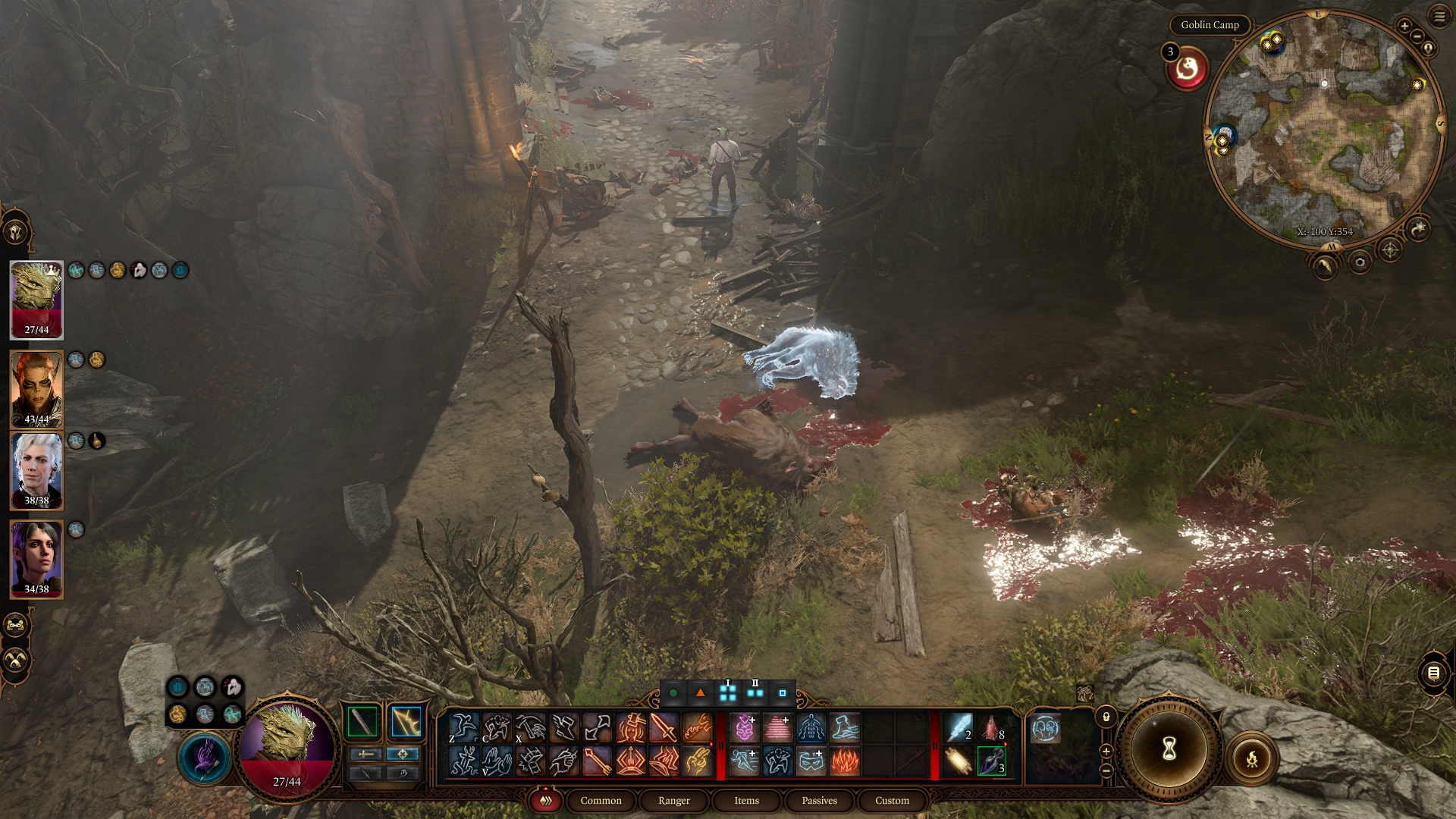Open the main menu hamburger button
Screen dimensions: 1456x819
(1439, 17)
